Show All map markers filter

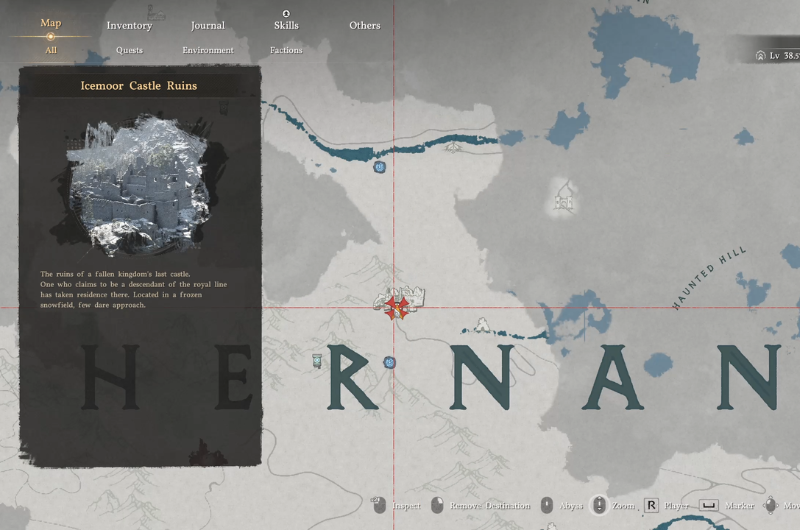50,50
